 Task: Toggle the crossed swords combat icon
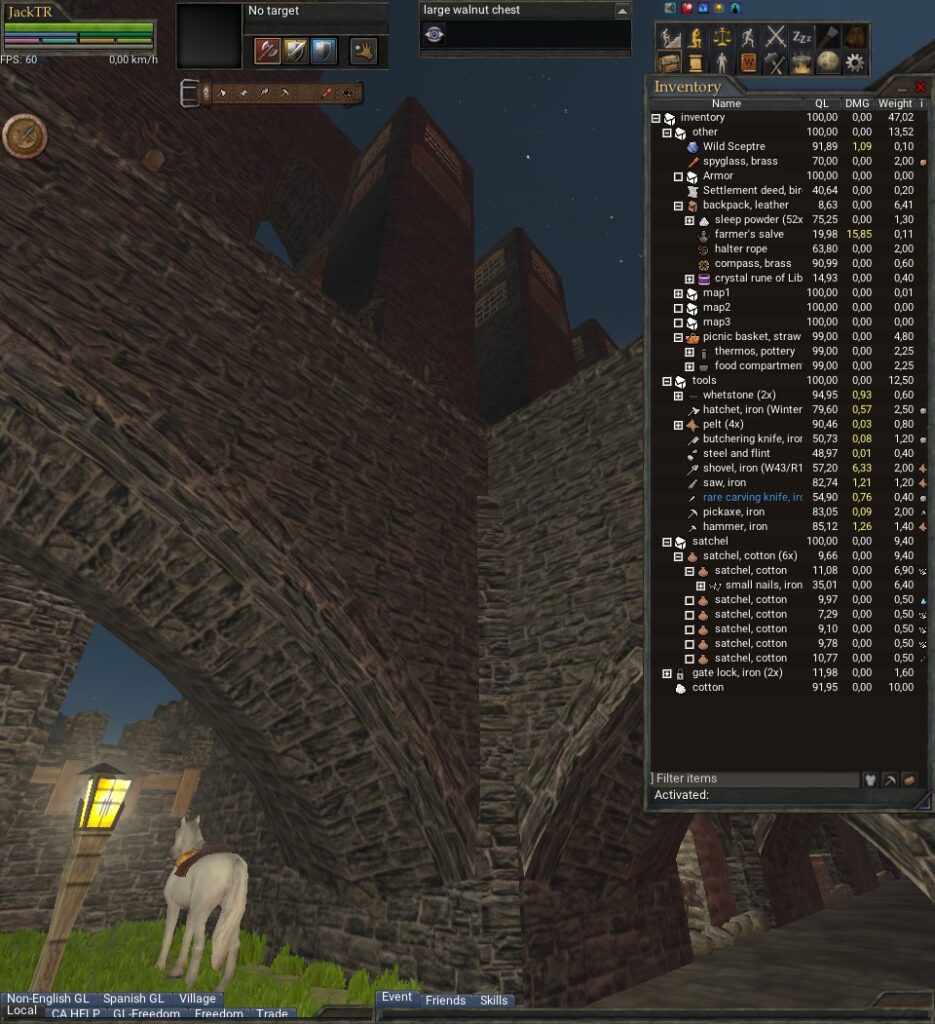775,37
